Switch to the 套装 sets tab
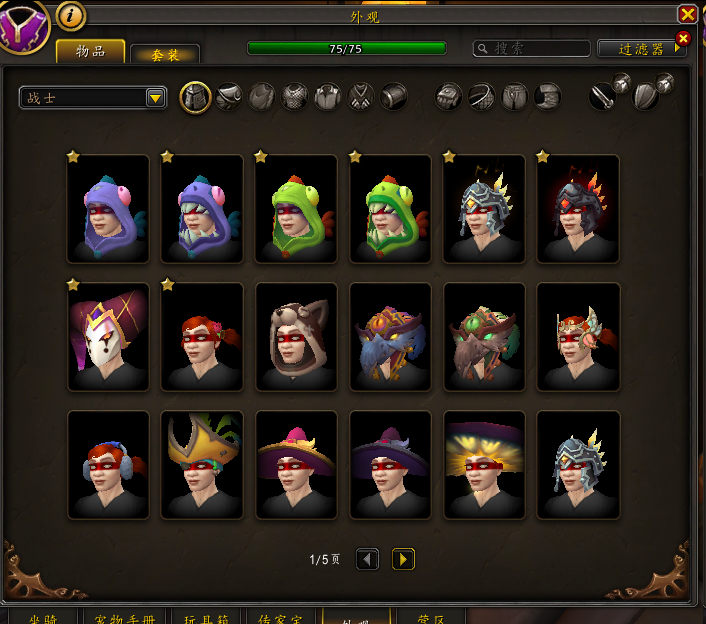Viewport: 706px width, 624px height. coord(165,54)
